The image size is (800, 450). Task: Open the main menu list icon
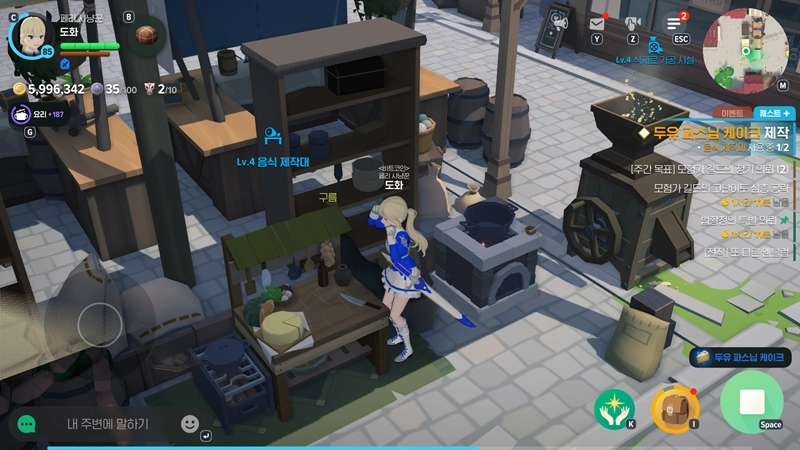675,23
